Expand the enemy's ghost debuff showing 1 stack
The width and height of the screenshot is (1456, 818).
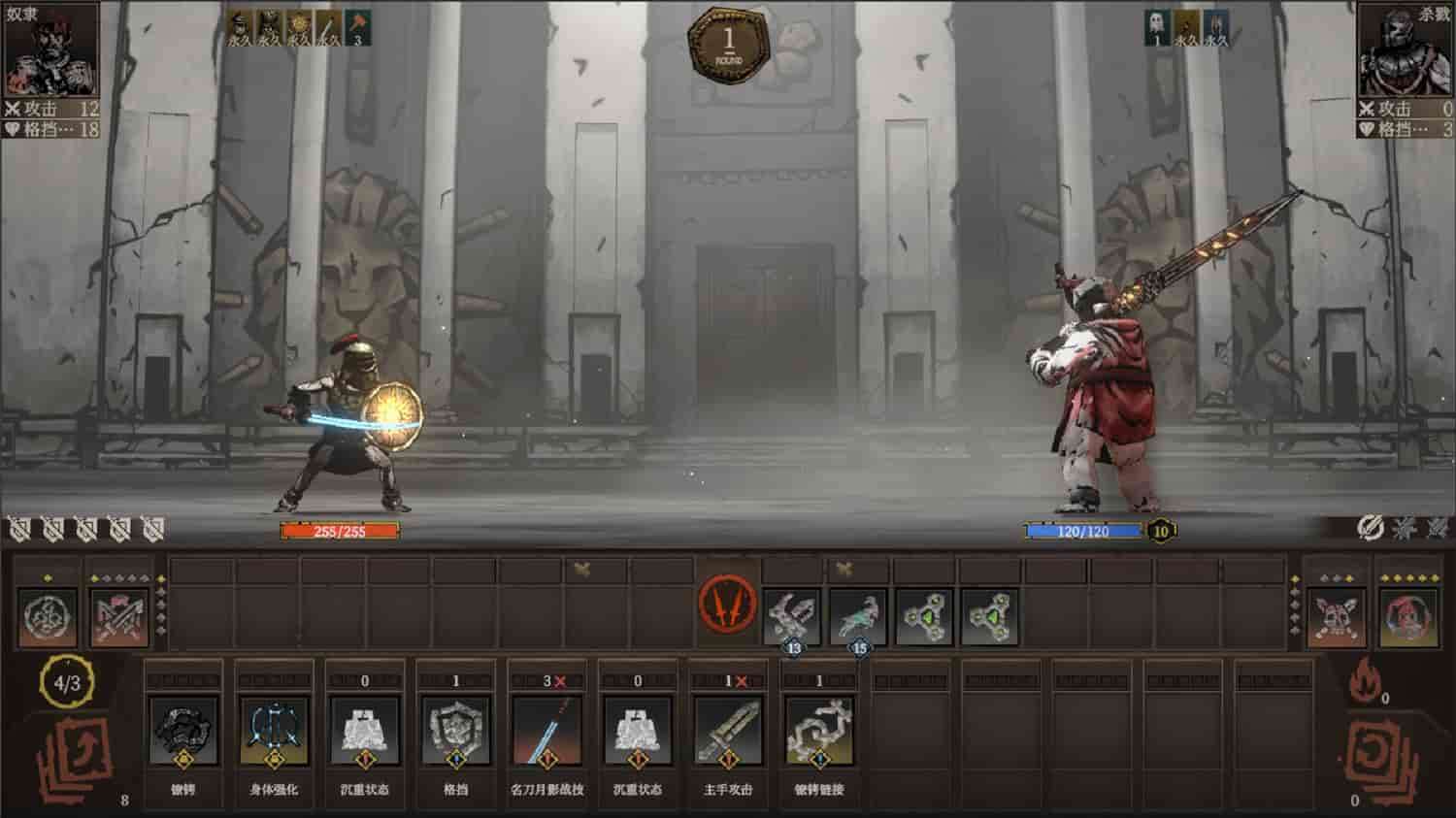(x=1155, y=25)
